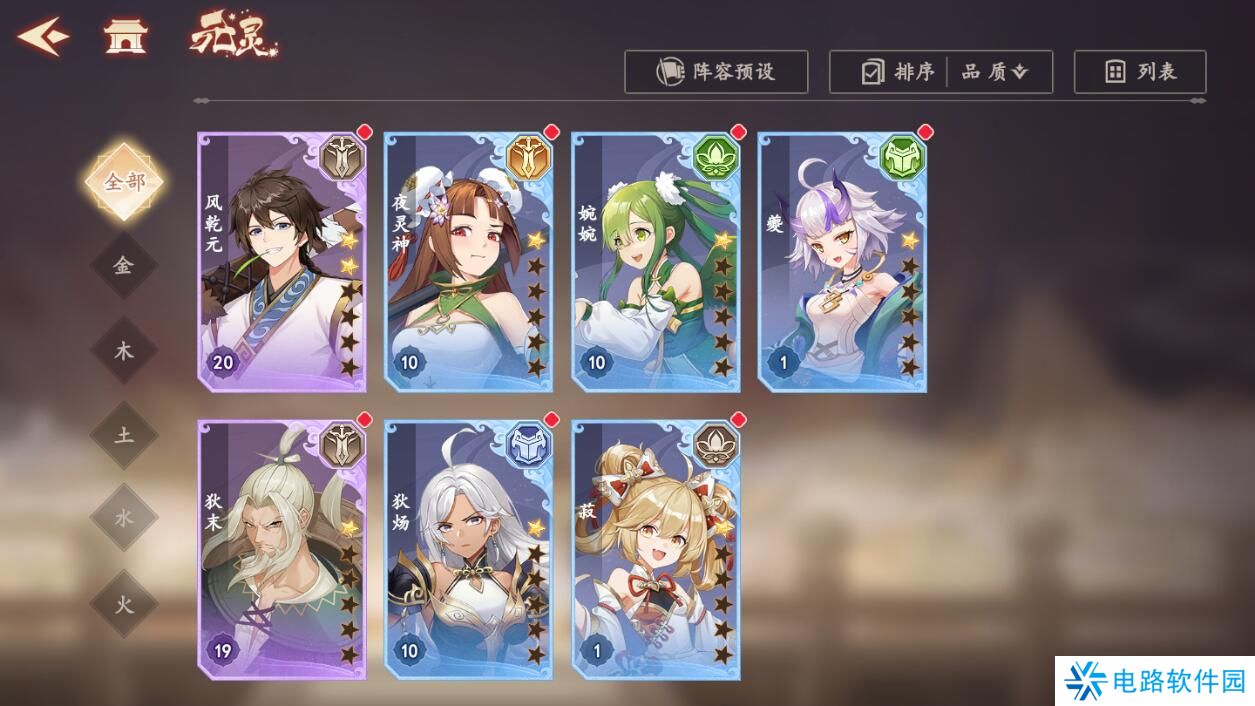This screenshot has height=706, width=1255.
Task: Pick the 夔 character card
Action: pyautogui.click(x=842, y=262)
